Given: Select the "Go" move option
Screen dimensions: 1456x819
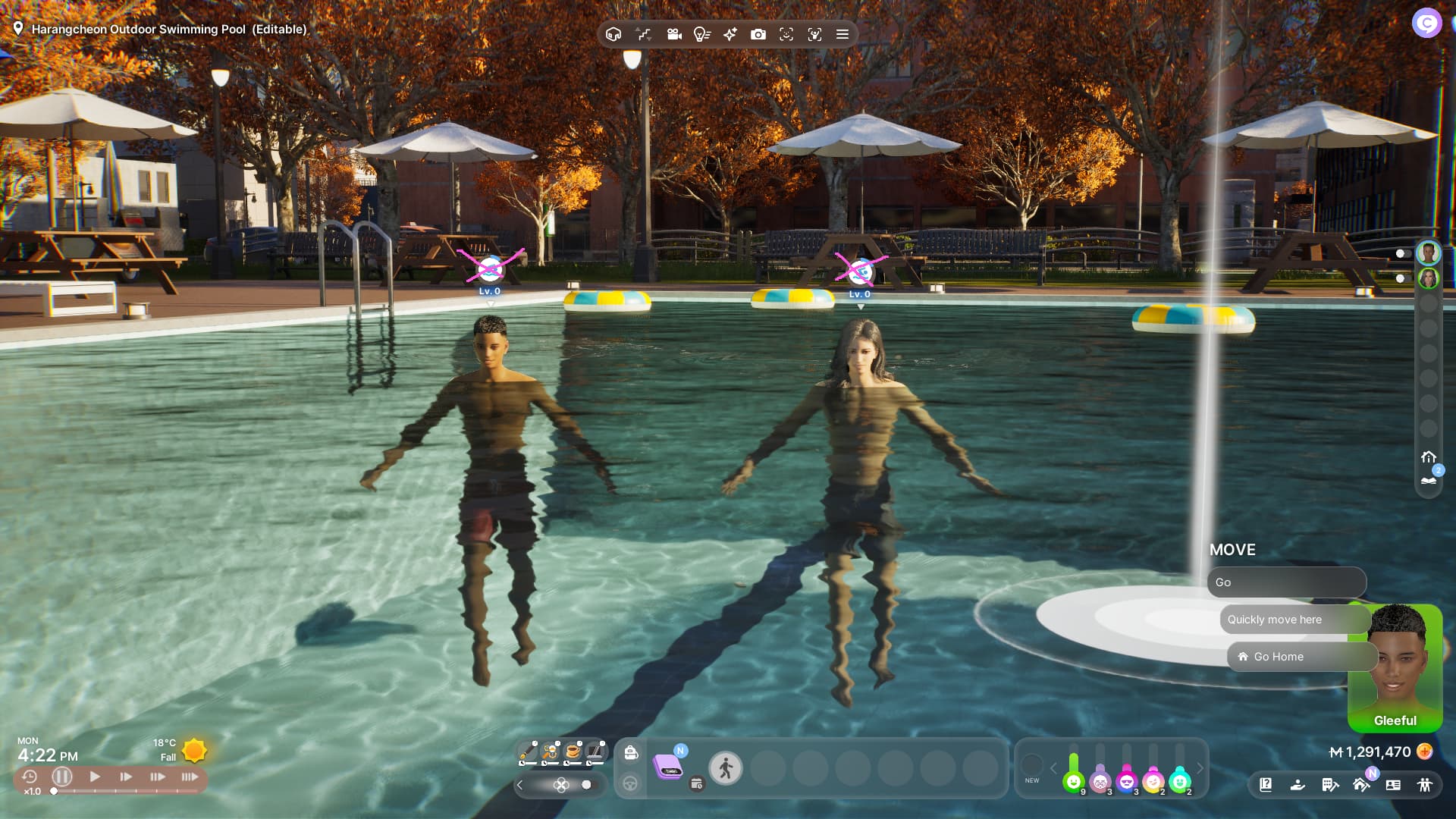Looking at the screenshot, I should [x=1286, y=582].
